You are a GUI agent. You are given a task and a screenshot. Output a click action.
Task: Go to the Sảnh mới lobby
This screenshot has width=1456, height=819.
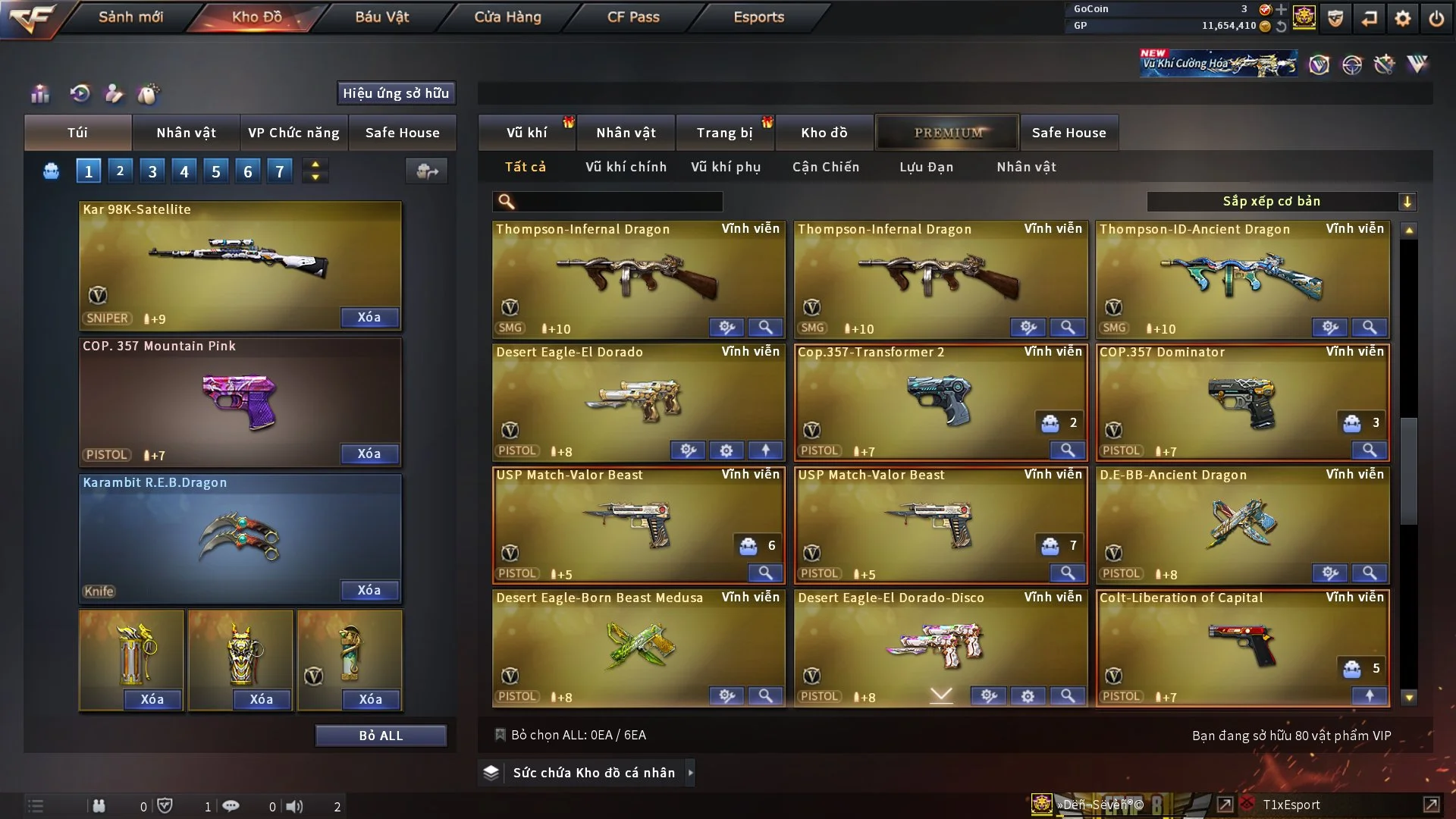click(130, 17)
